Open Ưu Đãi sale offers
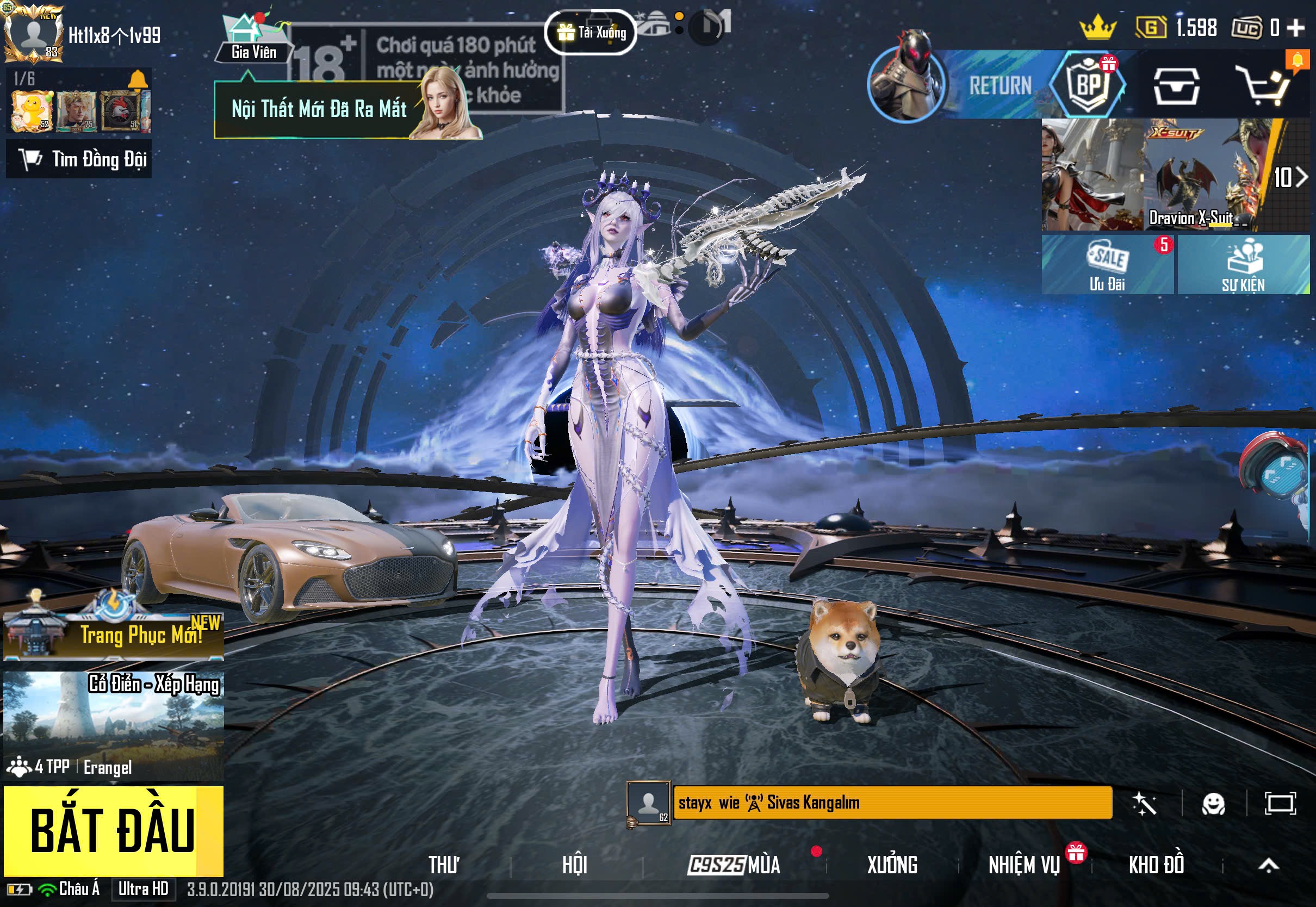 click(x=1107, y=265)
